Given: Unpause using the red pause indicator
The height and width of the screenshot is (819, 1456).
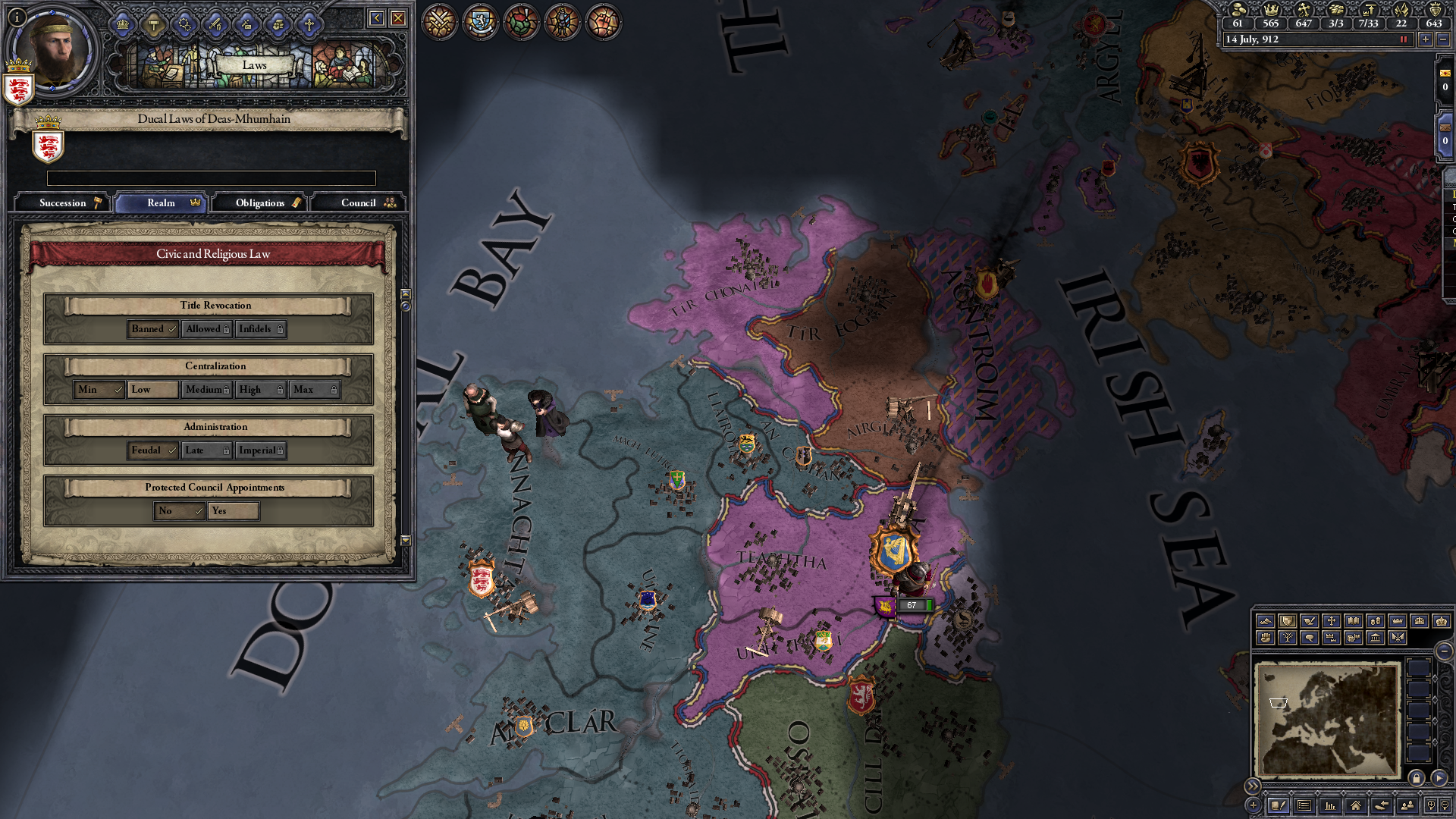Looking at the screenshot, I should pyautogui.click(x=1404, y=39).
